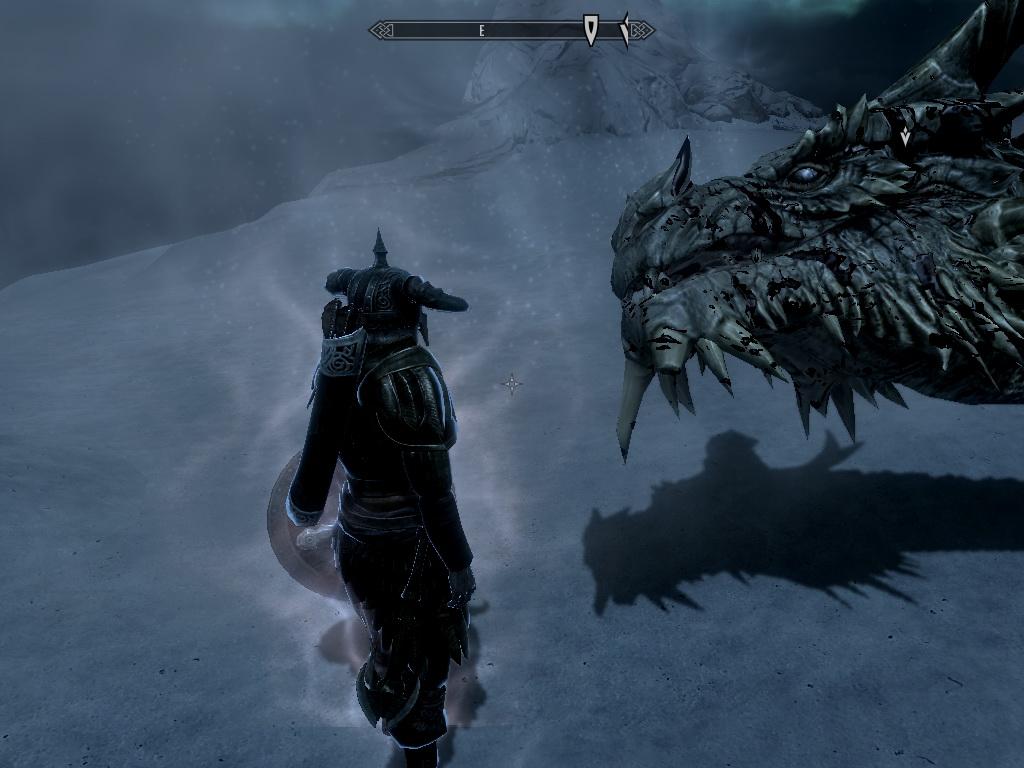The height and width of the screenshot is (768, 1024).
Task: Click the white arrow marker above the dragon
Action: [905, 136]
